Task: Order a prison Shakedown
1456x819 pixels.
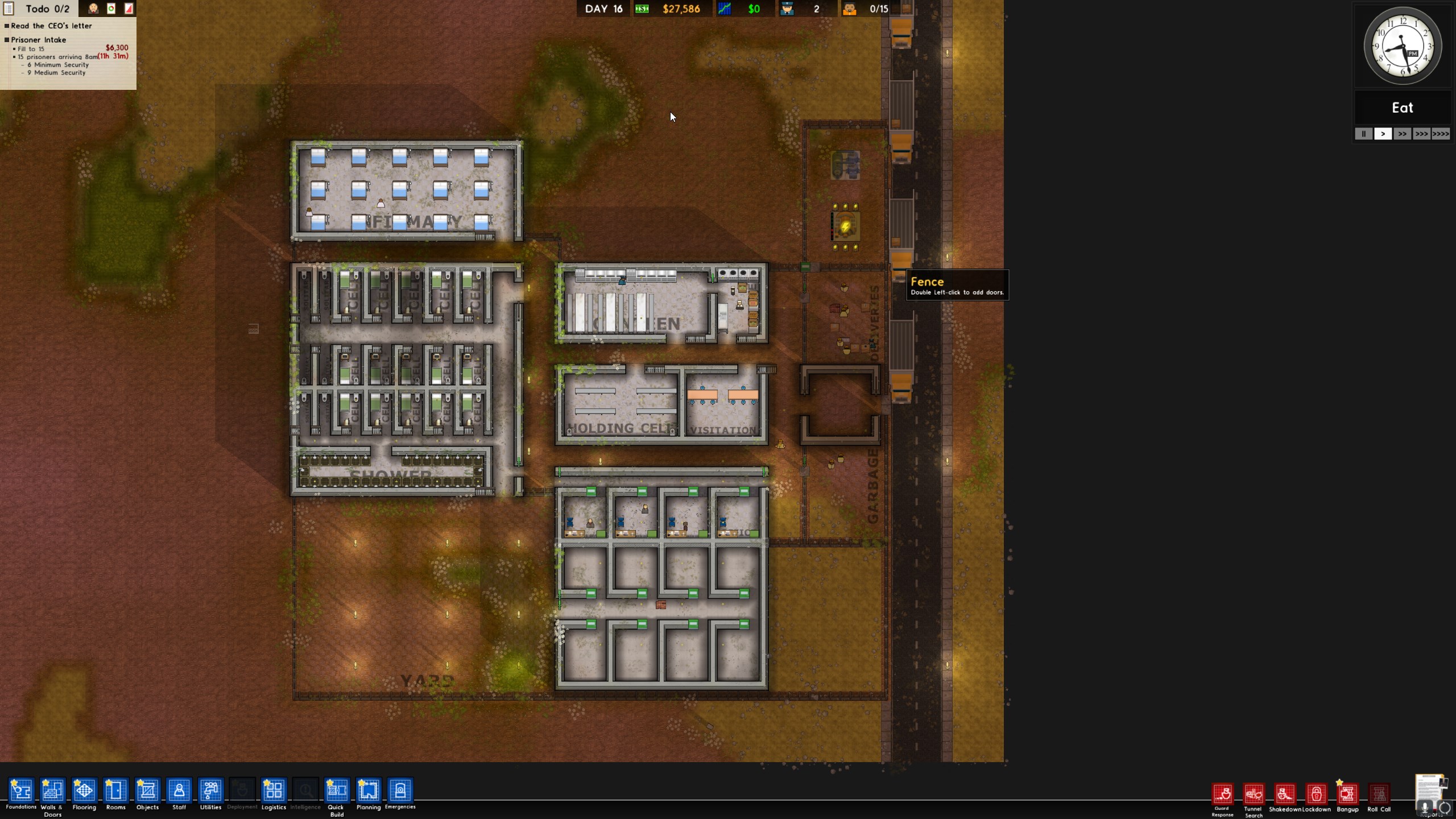Action: pyautogui.click(x=1285, y=794)
